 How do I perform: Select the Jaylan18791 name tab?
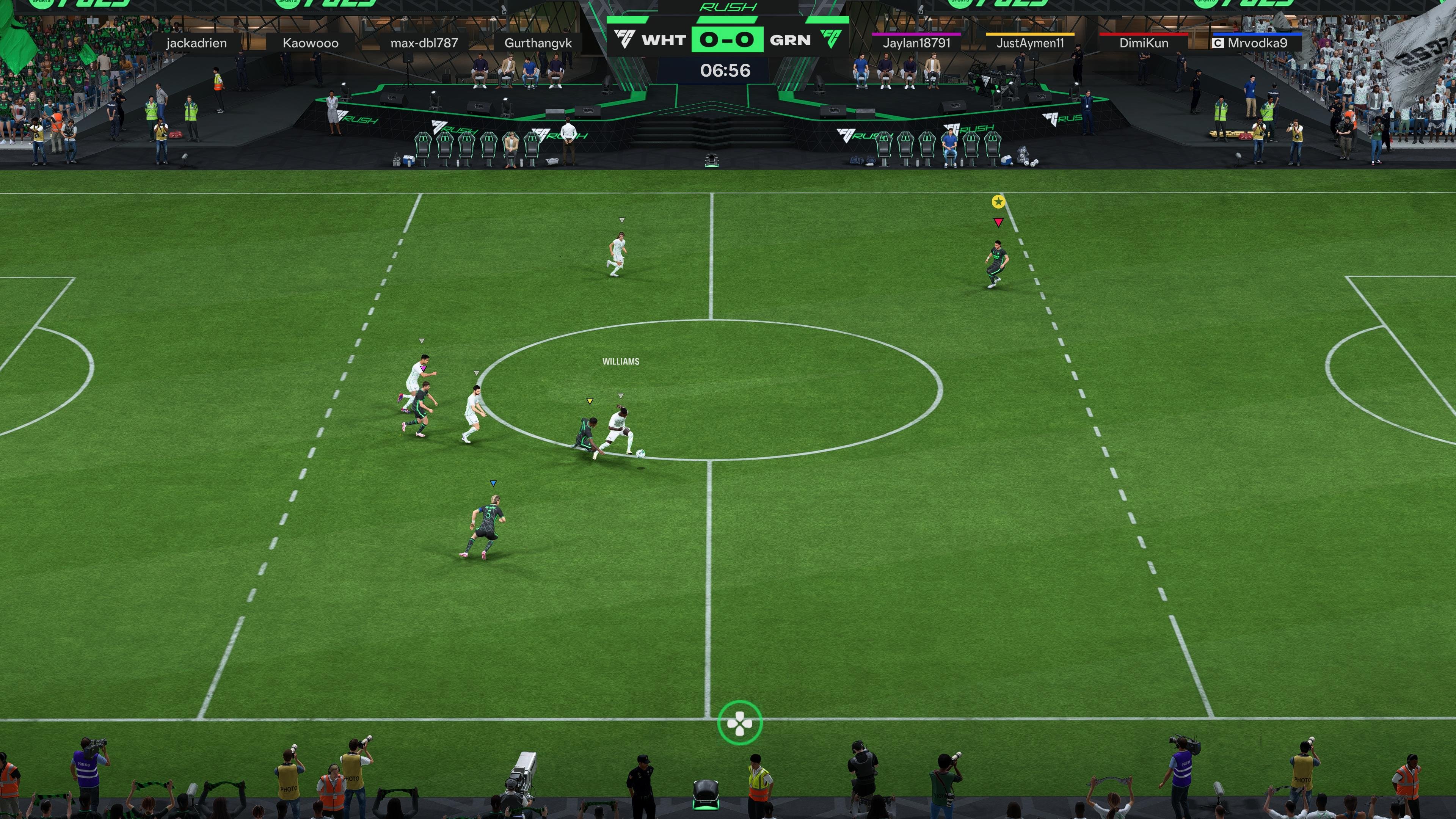pos(917,43)
